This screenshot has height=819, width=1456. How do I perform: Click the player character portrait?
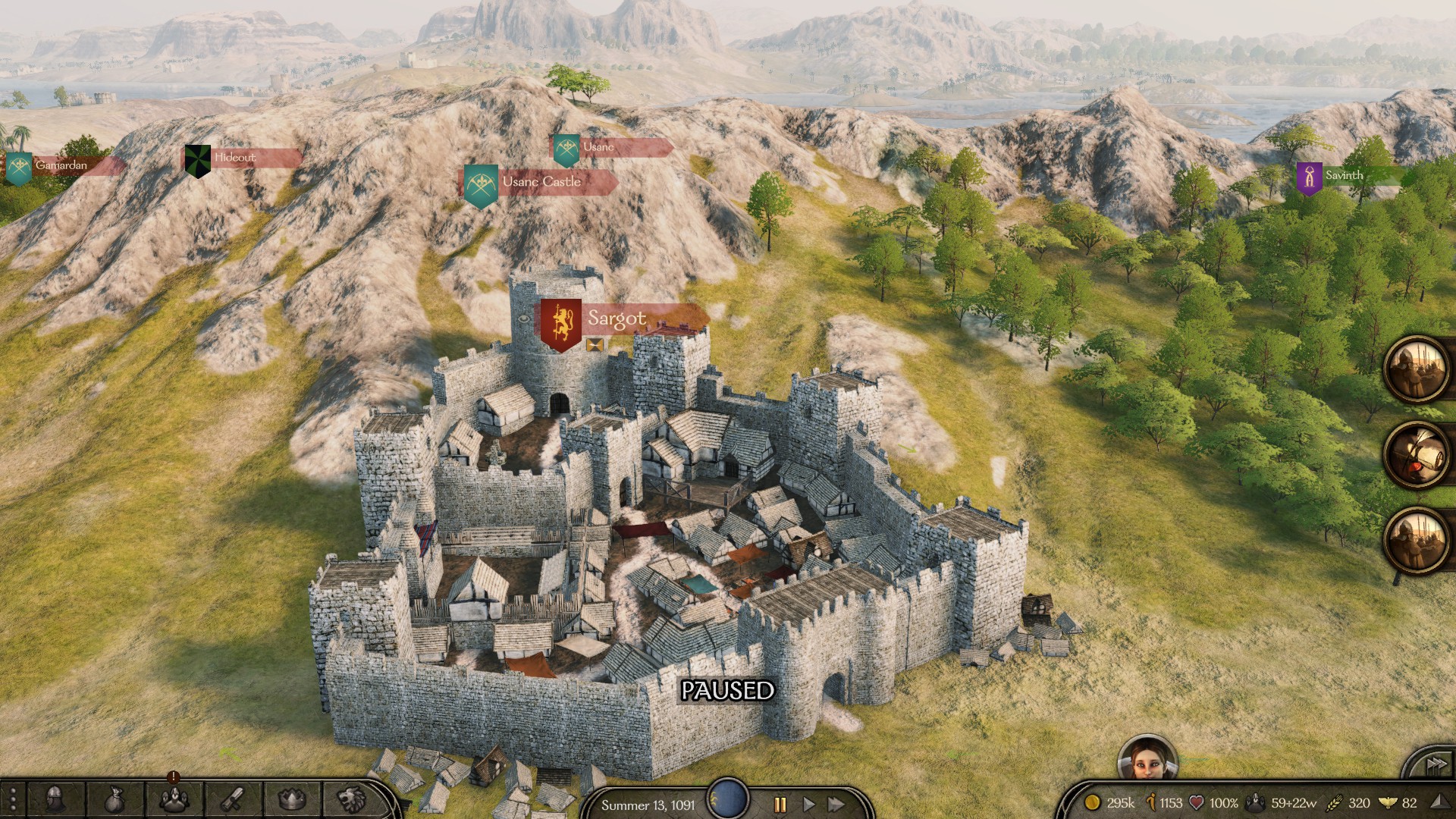coord(1147,759)
